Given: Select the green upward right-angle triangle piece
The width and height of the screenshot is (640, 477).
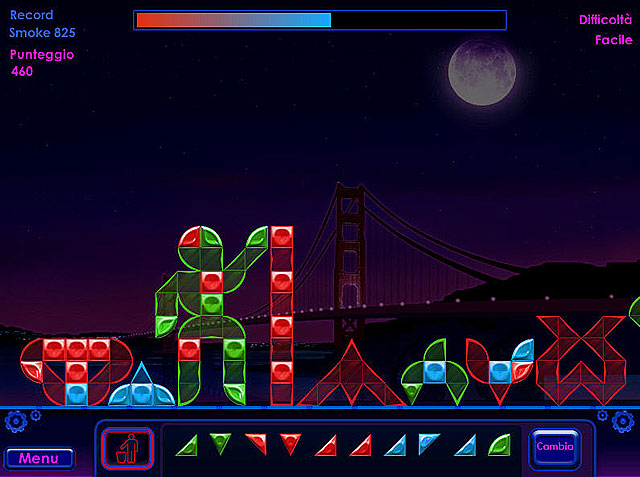Looking at the screenshot, I should click(186, 445).
